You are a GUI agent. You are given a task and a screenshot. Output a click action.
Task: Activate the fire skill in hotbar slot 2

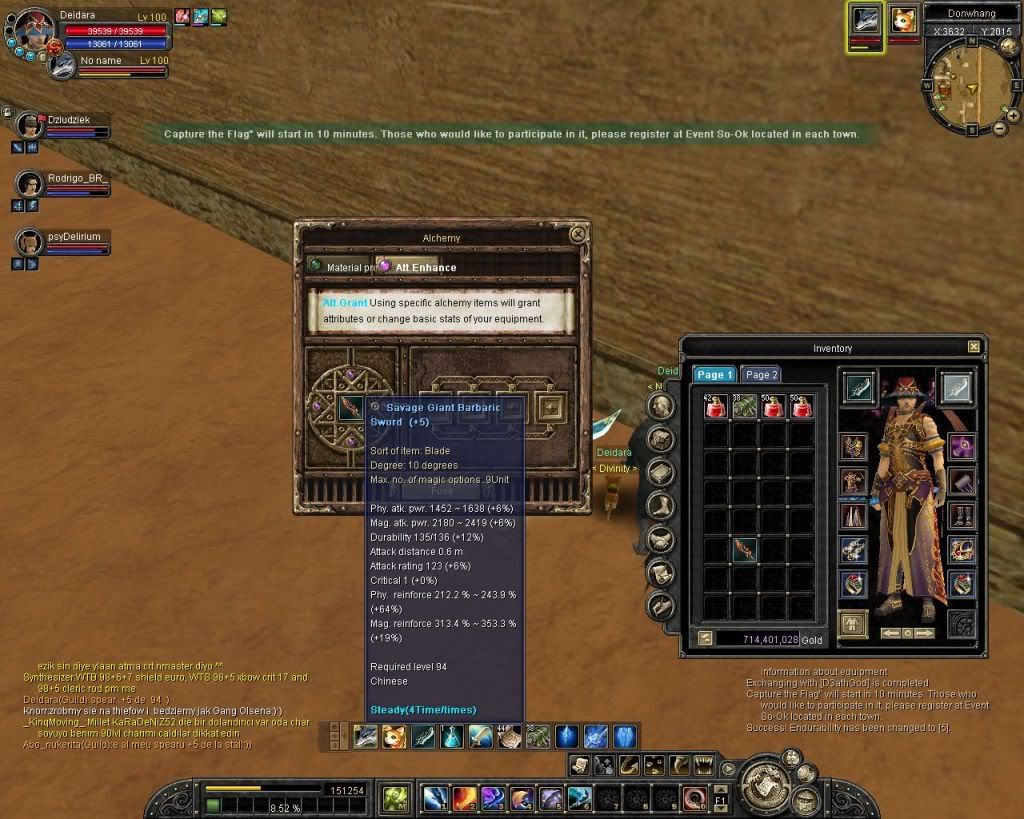coord(464,798)
